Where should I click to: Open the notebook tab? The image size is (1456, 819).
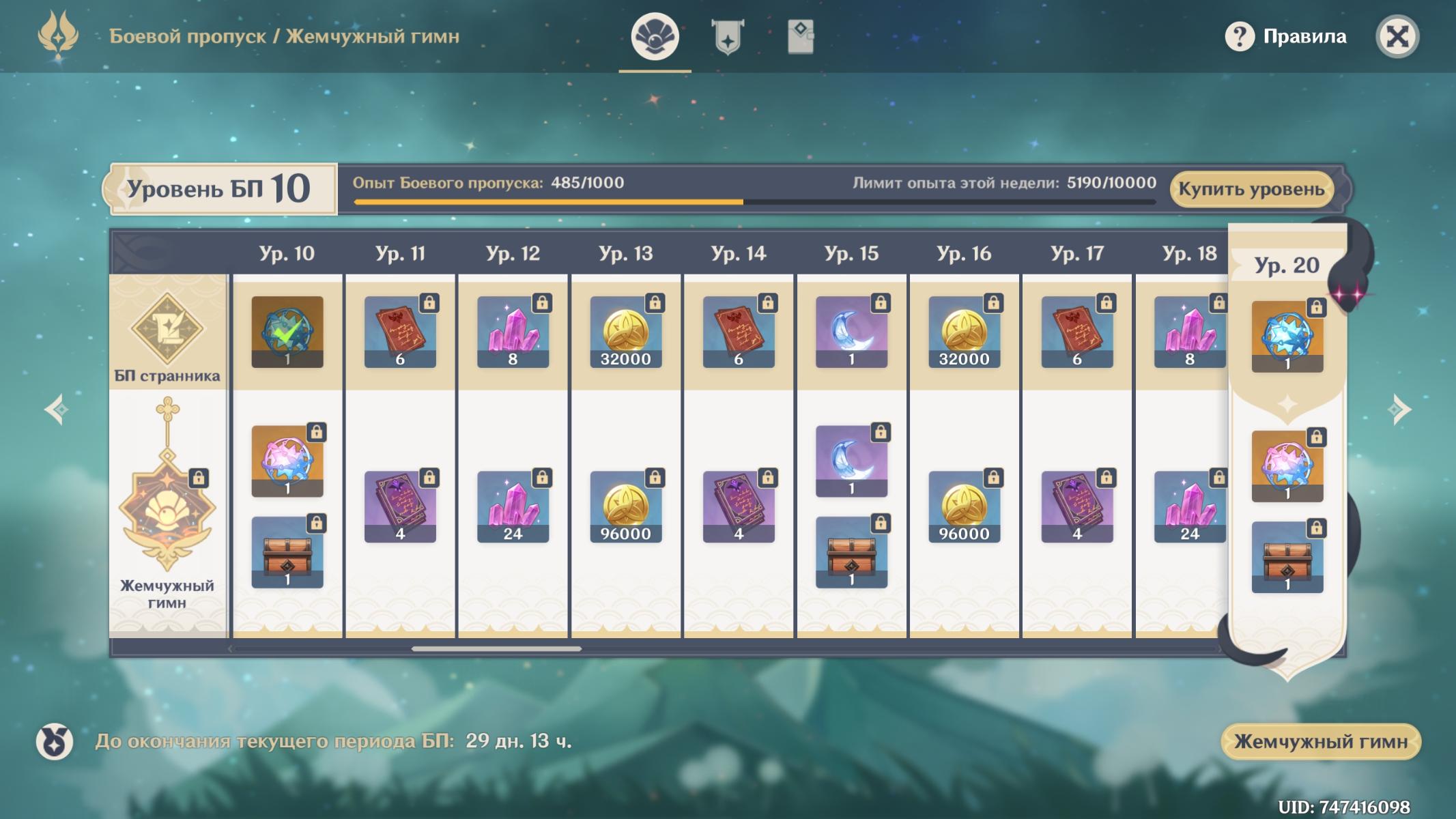[x=800, y=36]
